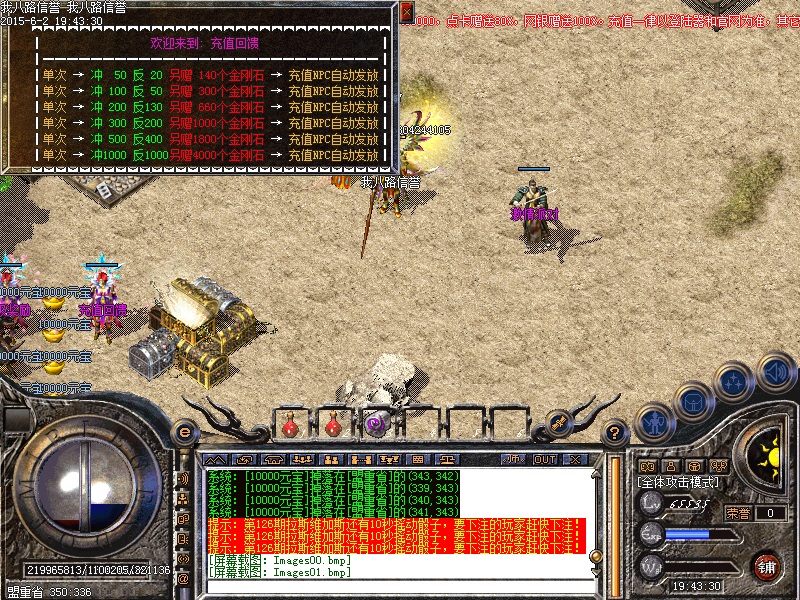Click the OUT button above chat

[x=544, y=459]
